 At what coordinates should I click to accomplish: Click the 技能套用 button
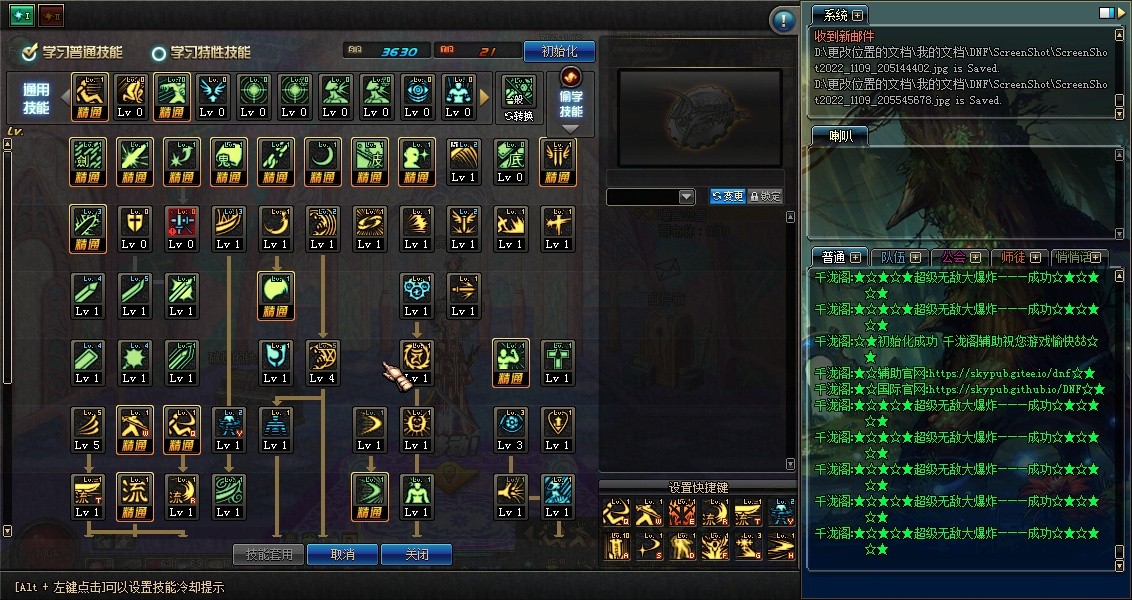[x=268, y=554]
